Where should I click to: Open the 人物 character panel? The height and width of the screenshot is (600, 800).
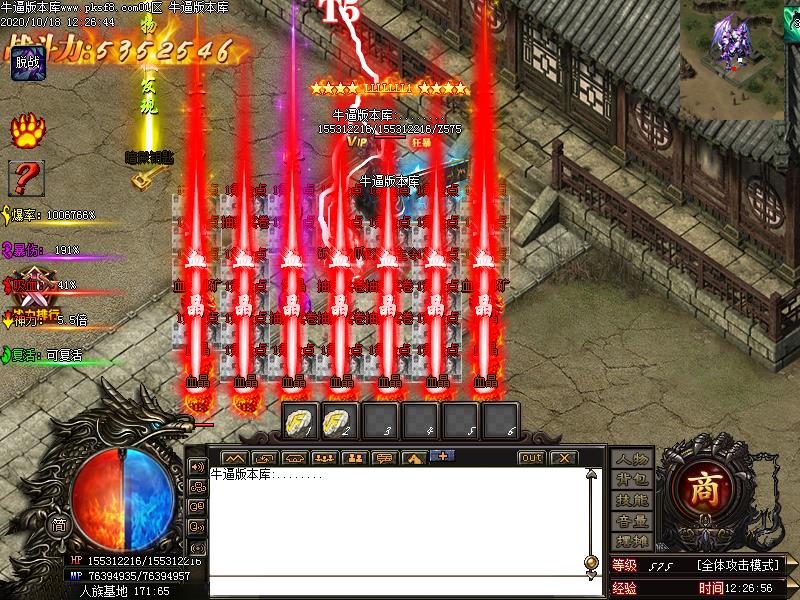tap(632, 459)
